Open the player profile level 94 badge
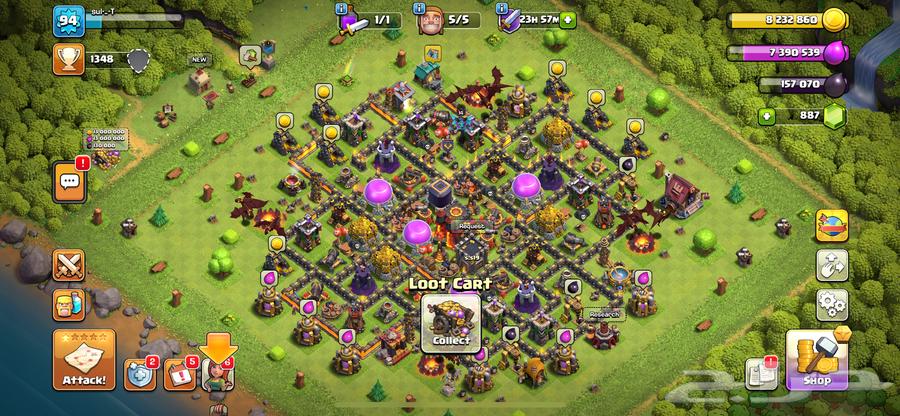The image size is (900, 416). click(68, 19)
